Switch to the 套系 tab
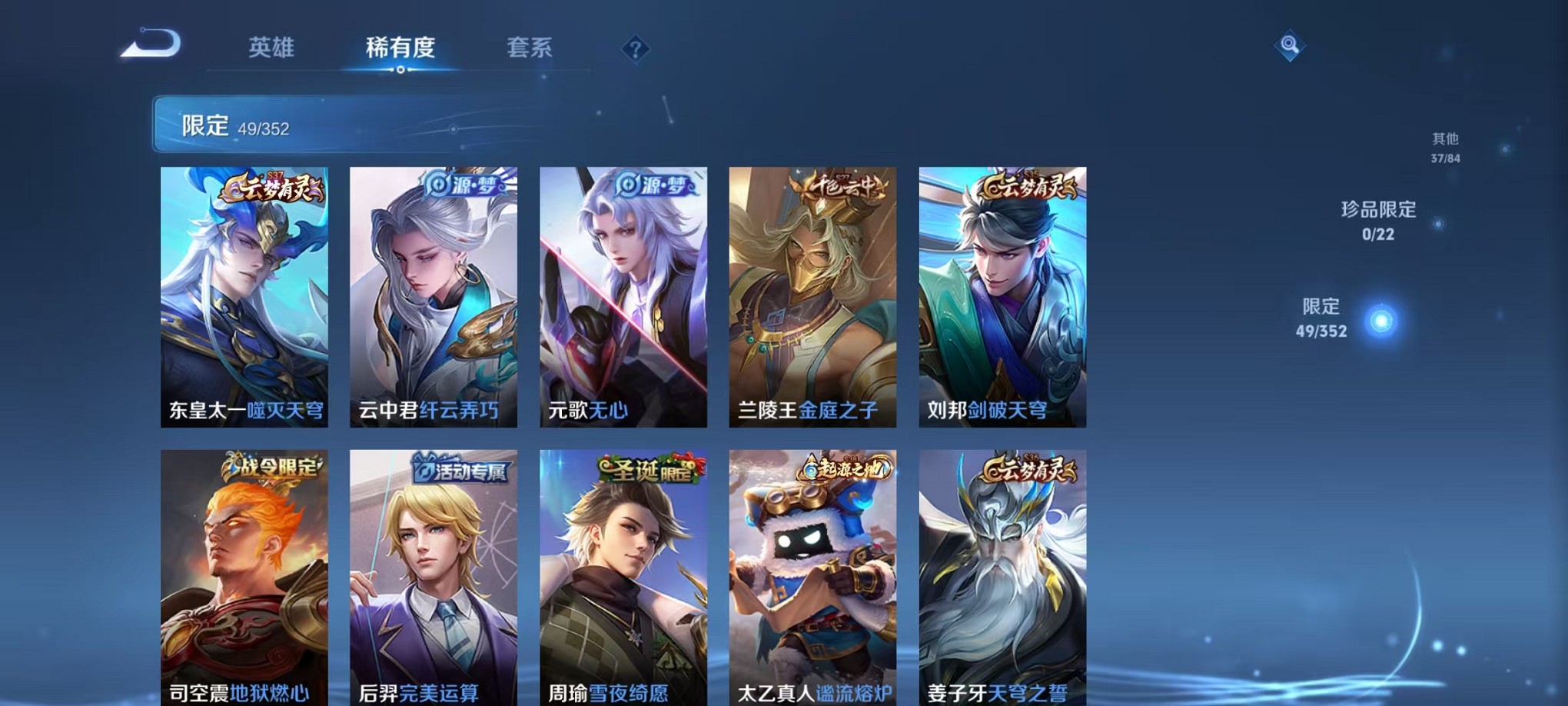The height and width of the screenshot is (706, 1568). (529, 48)
